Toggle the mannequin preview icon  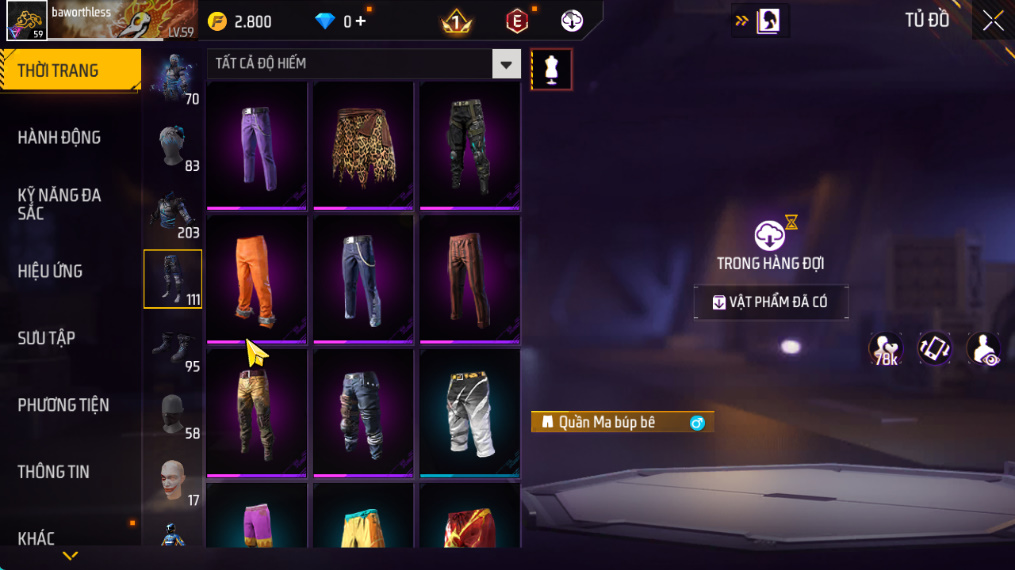tap(551, 69)
